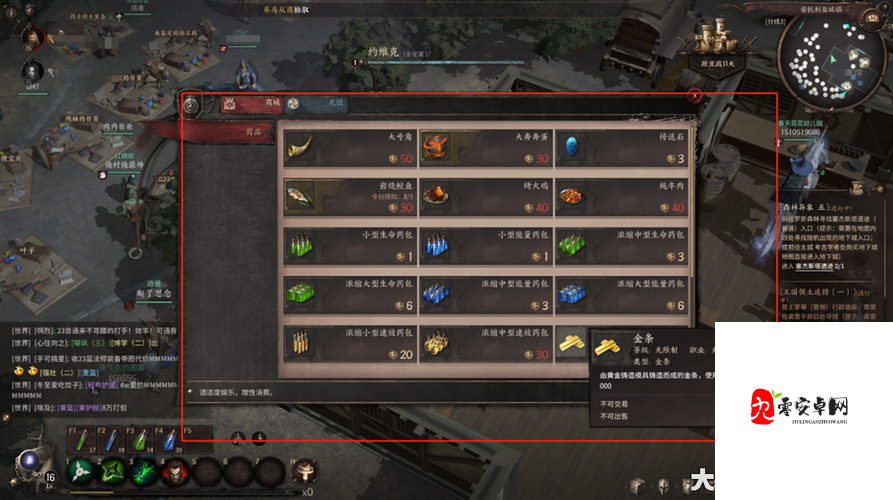Buy the 烤火鸡 roast turkey
This screenshot has height=500, width=893.
pos(484,196)
